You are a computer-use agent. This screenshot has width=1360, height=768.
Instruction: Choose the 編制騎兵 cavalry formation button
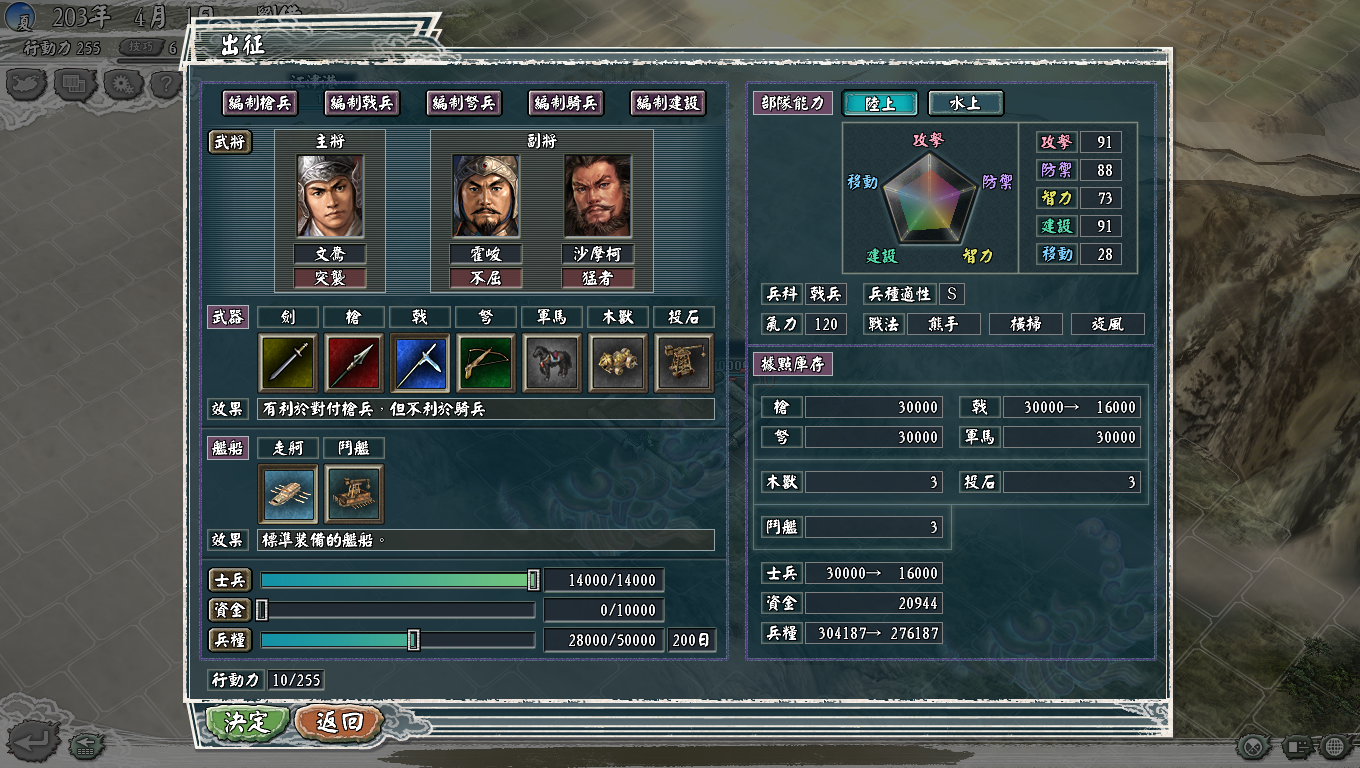coord(565,103)
